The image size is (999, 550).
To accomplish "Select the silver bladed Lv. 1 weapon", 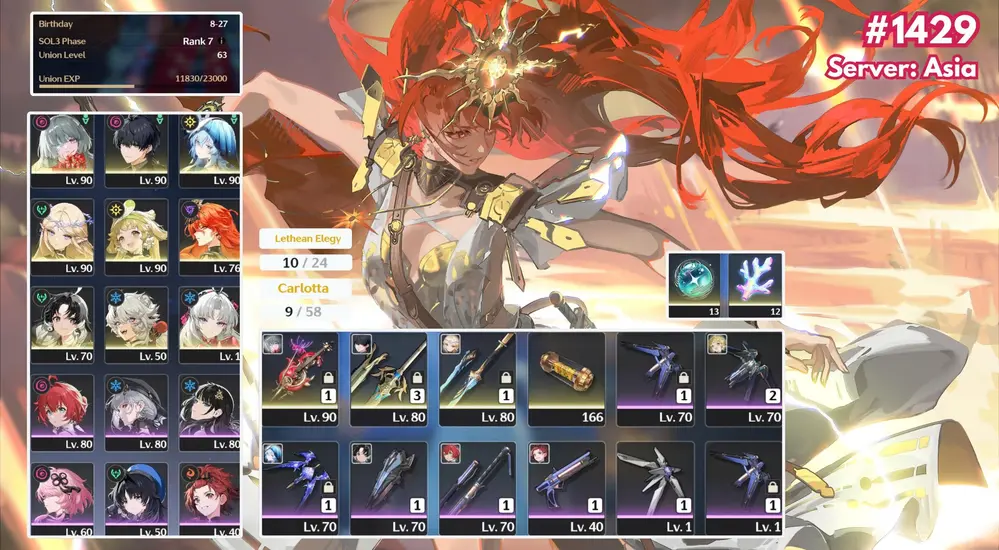I will coord(655,487).
